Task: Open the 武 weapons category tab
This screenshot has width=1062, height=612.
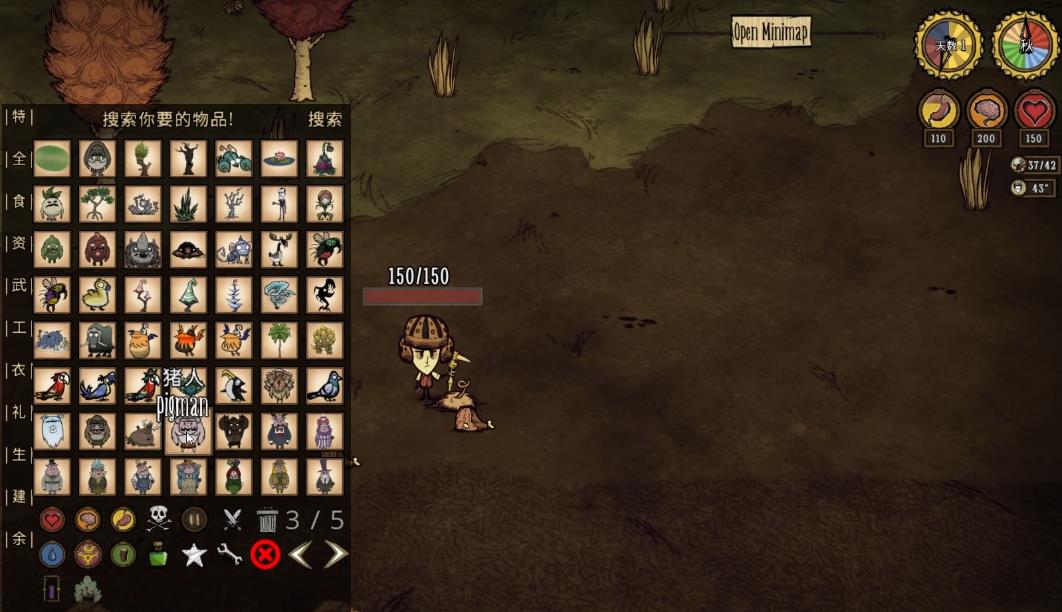Action: [x=17, y=286]
